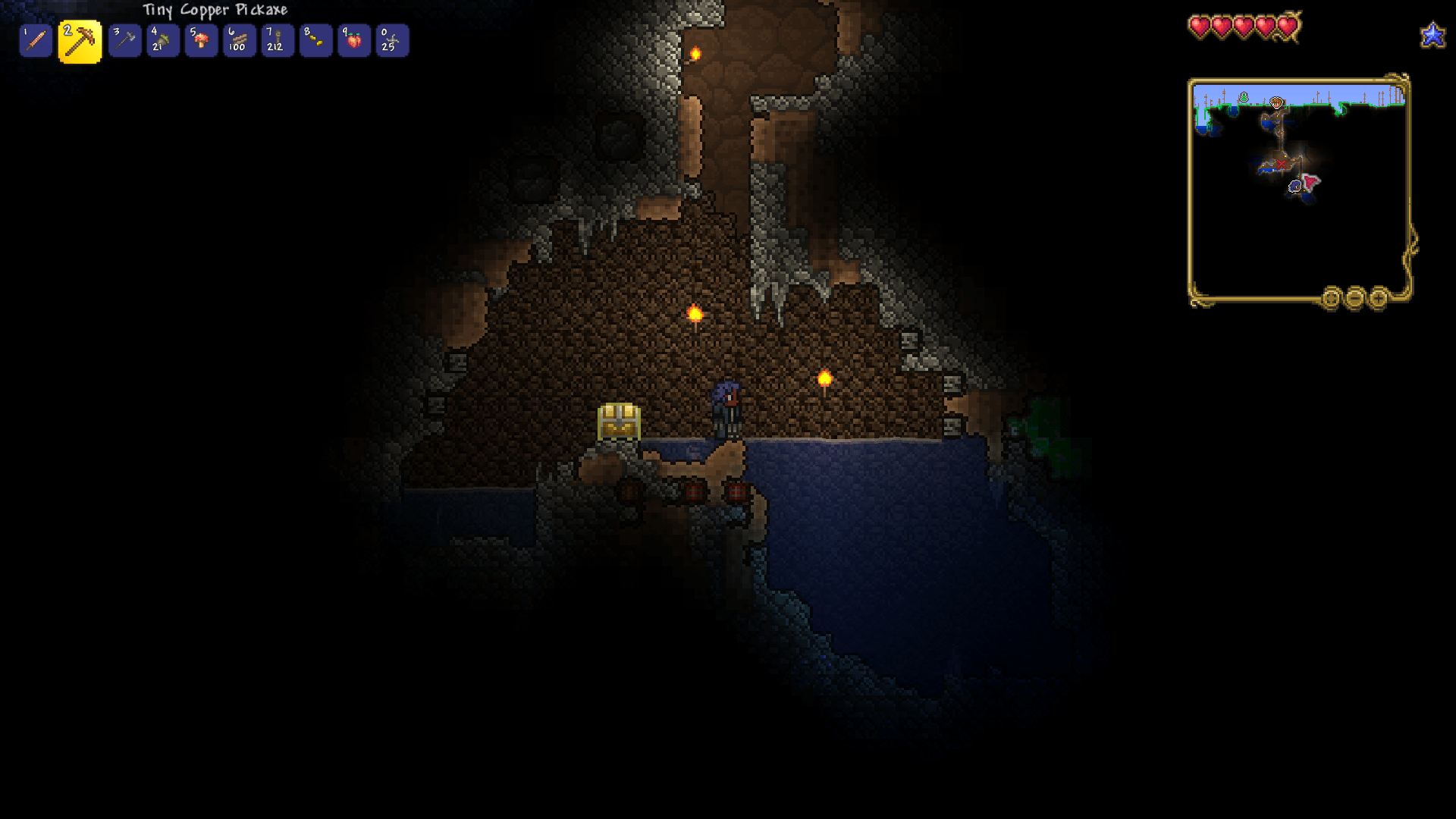Select the coins in hotbar slot 8
This screenshot has height=819, width=1456.
[316, 41]
